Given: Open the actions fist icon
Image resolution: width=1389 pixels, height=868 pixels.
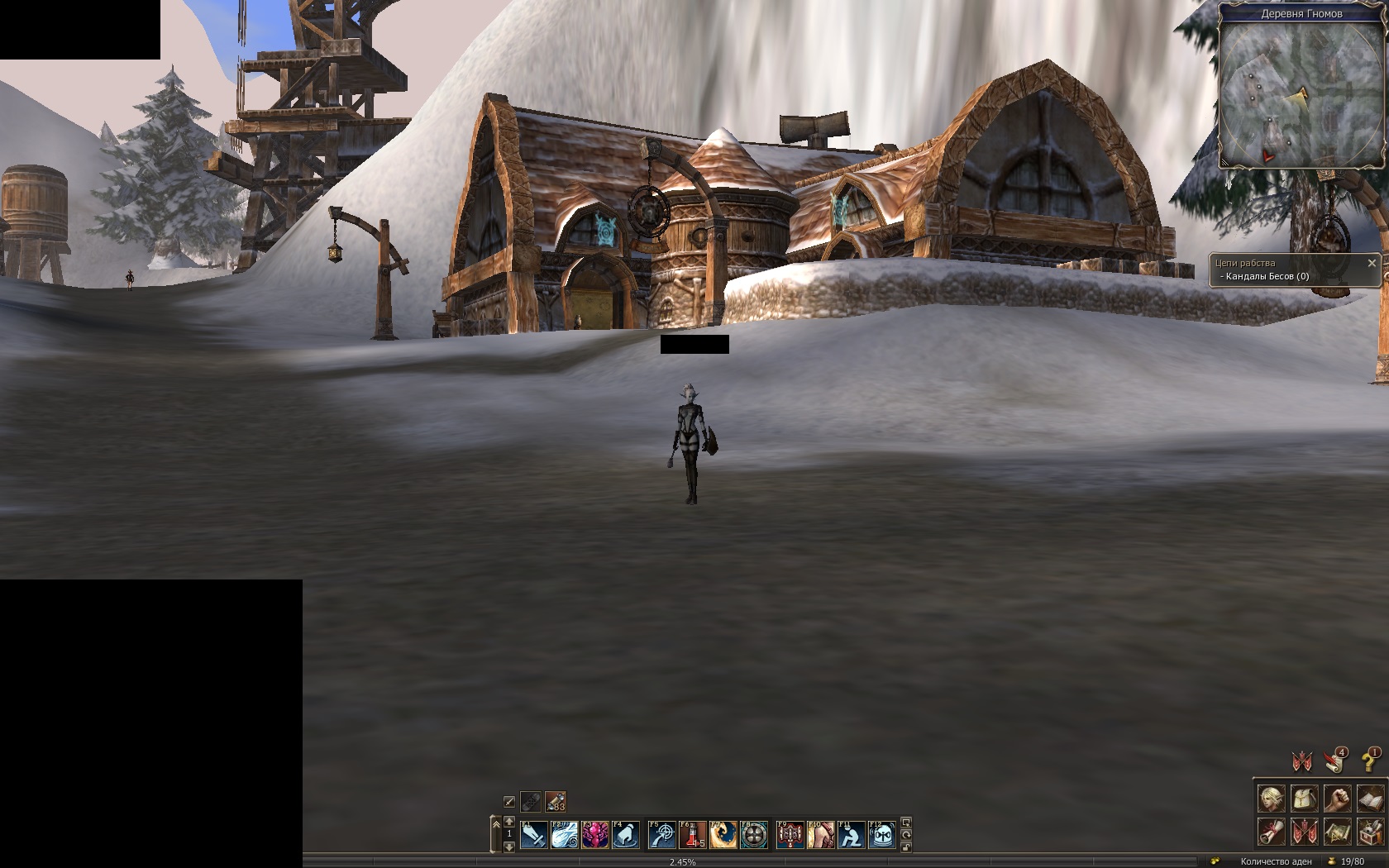Looking at the screenshot, I should point(1337,799).
